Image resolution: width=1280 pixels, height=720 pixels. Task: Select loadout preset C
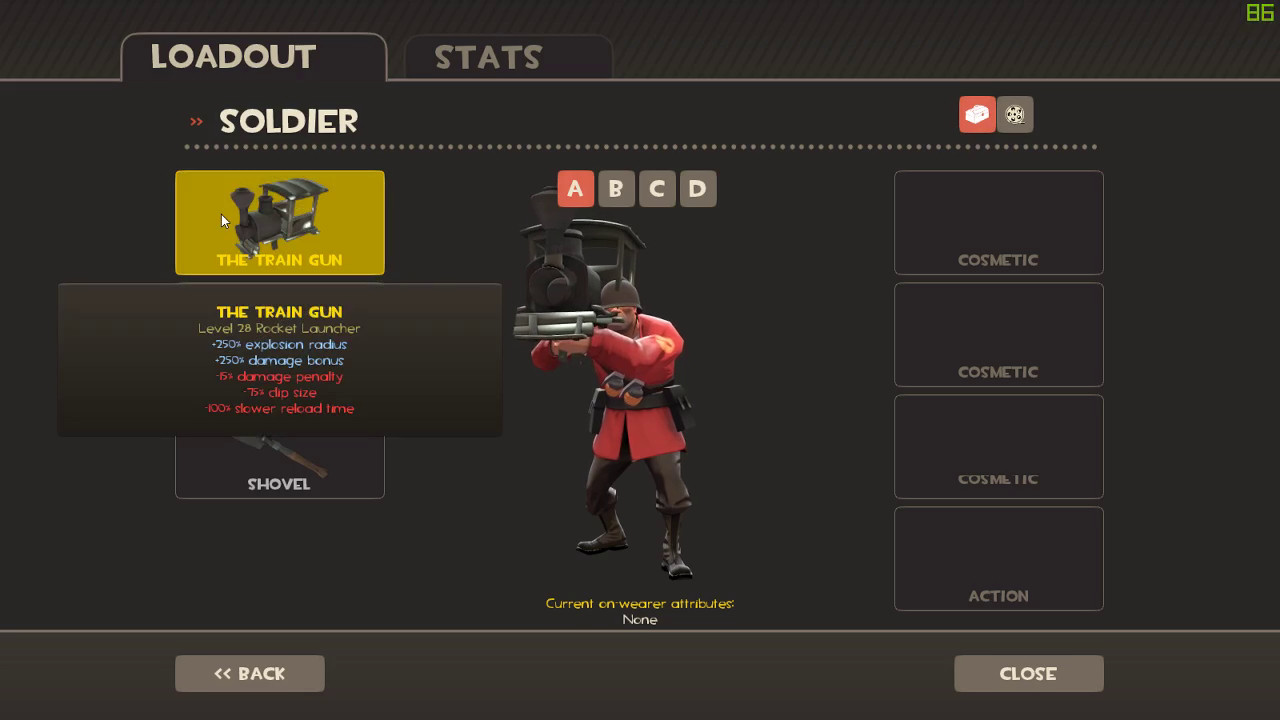[657, 188]
